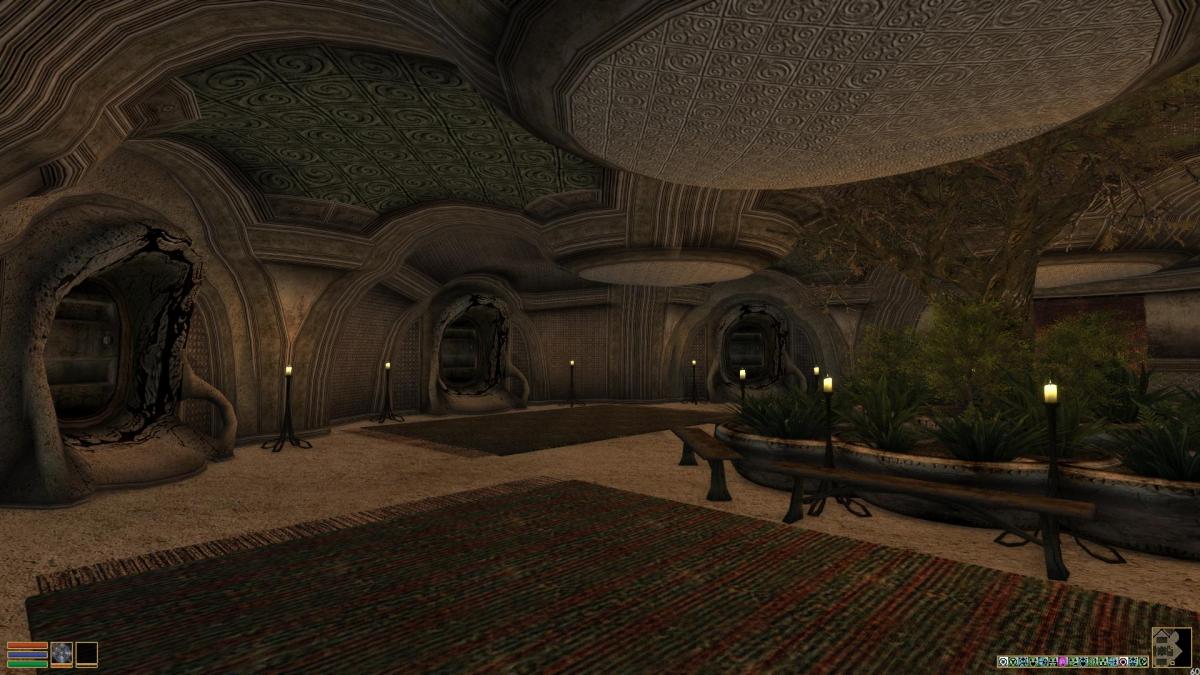Open the minimap in the corner
The height and width of the screenshot is (675, 1200).
1171,647
